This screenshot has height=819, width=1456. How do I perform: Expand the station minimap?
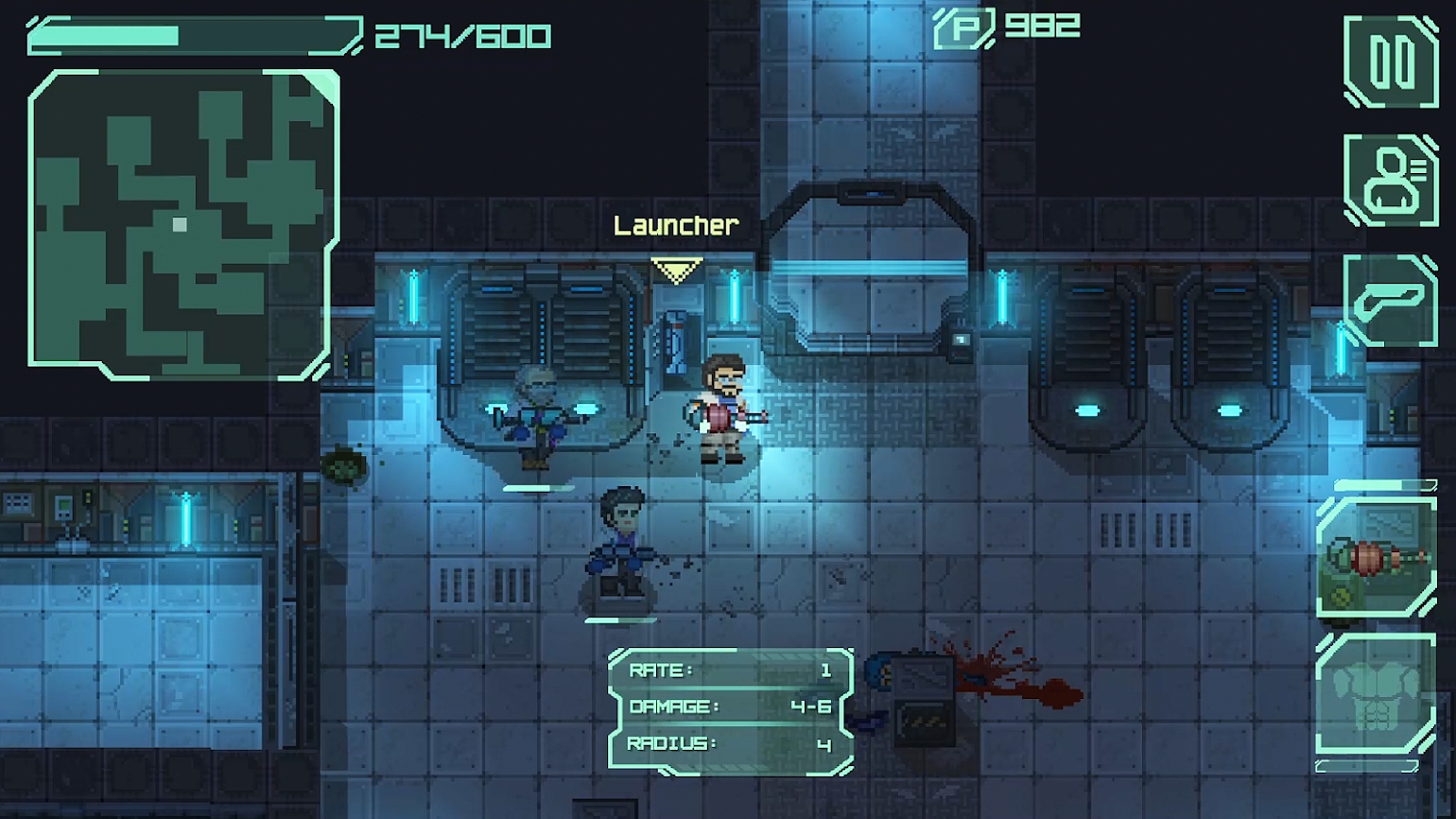tap(183, 224)
